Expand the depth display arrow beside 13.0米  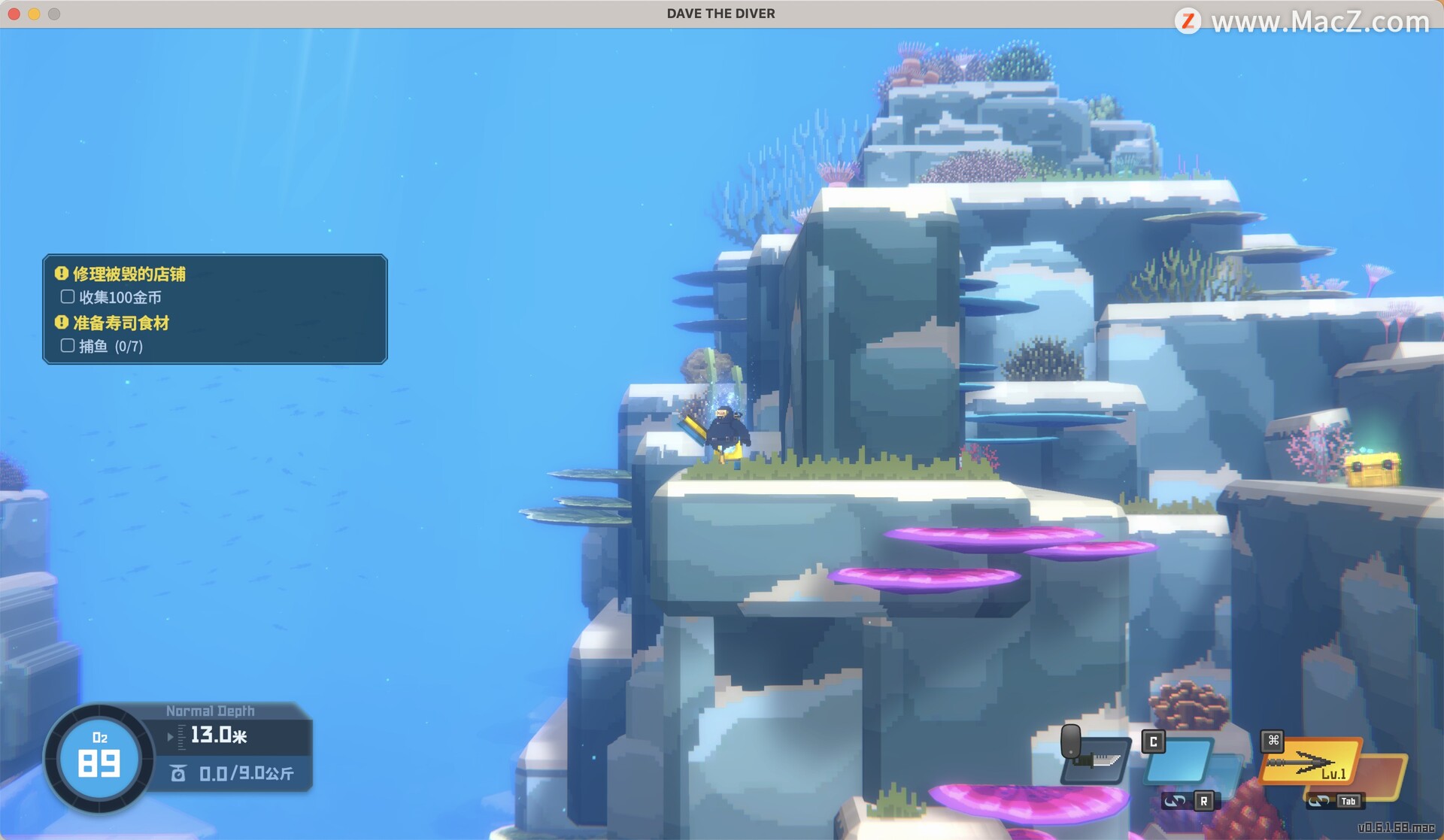[168, 737]
